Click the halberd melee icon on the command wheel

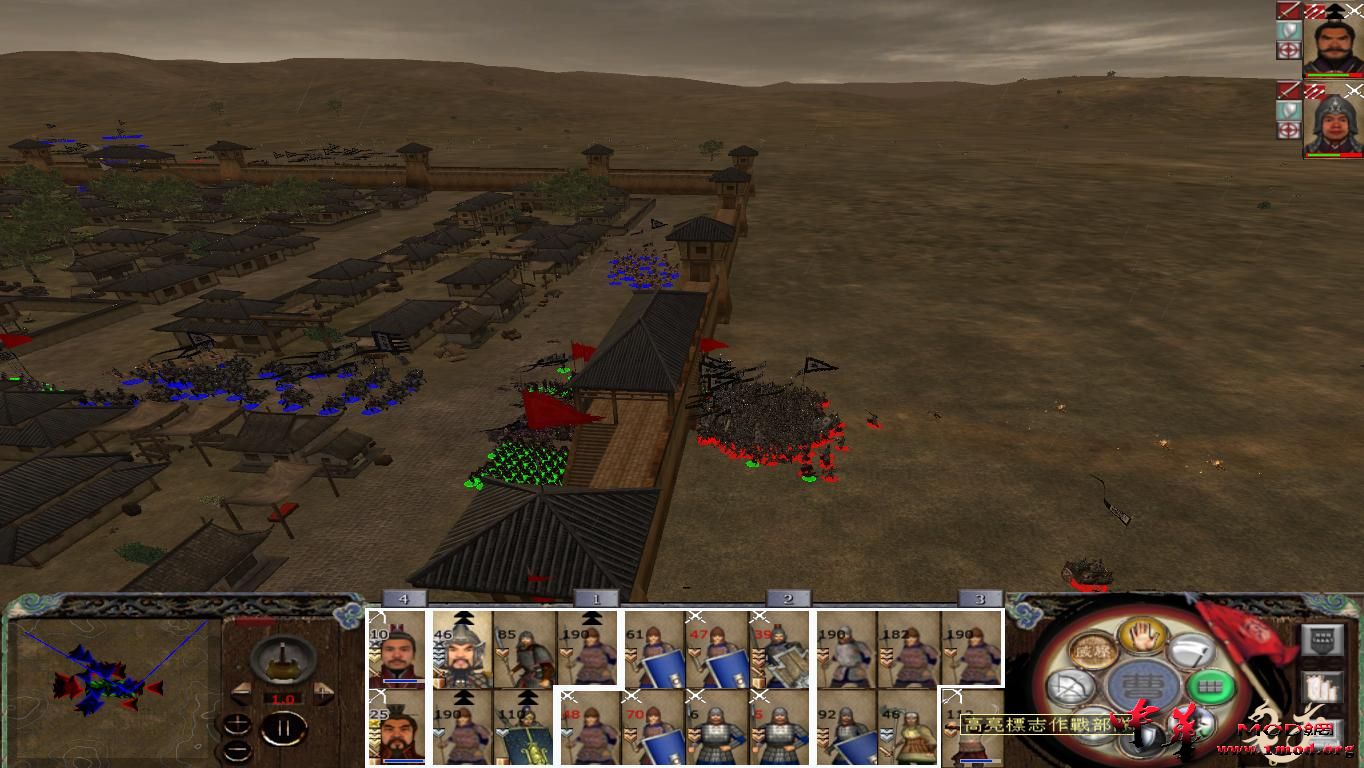click(x=1190, y=651)
